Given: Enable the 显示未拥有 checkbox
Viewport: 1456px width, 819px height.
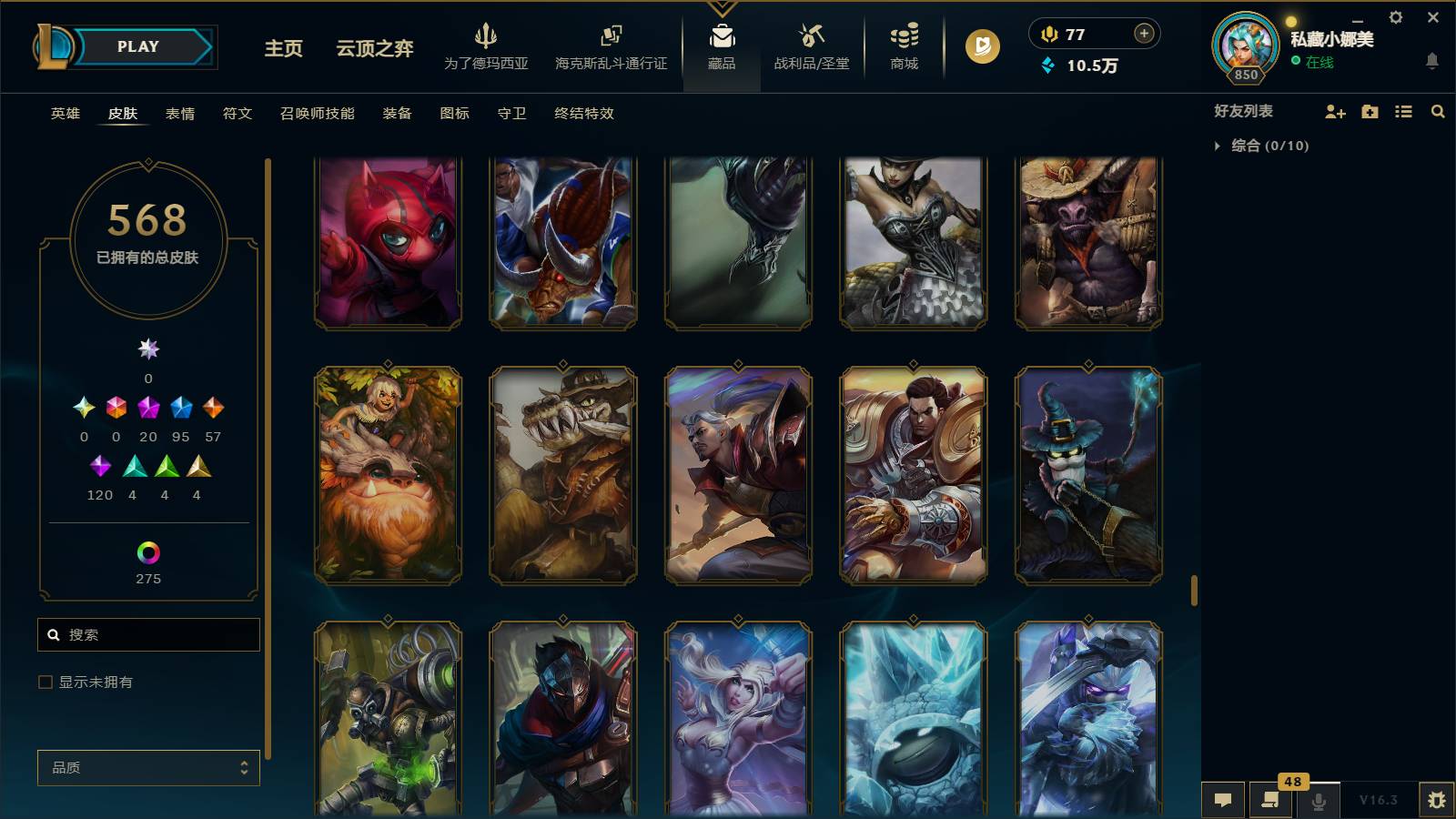Looking at the screenshot, I should [x=43, y=681].
